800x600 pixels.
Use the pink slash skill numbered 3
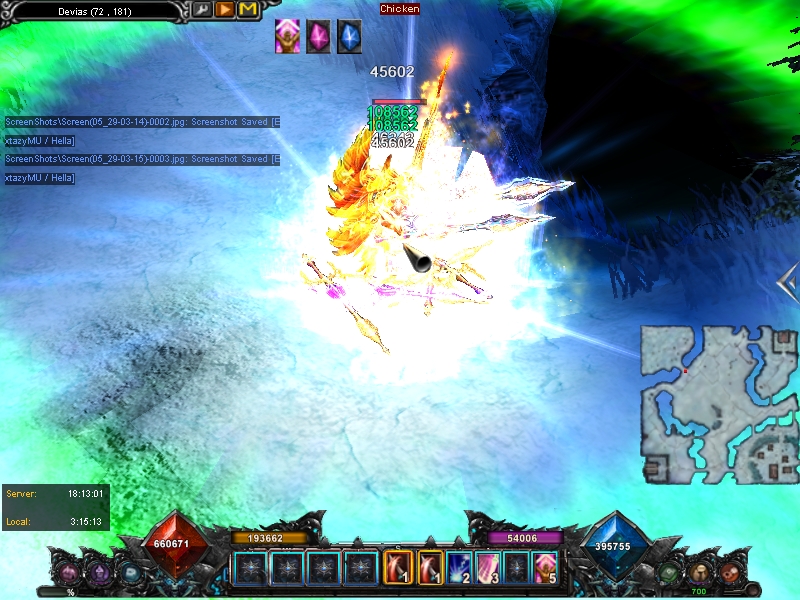[x=488, y=567]
